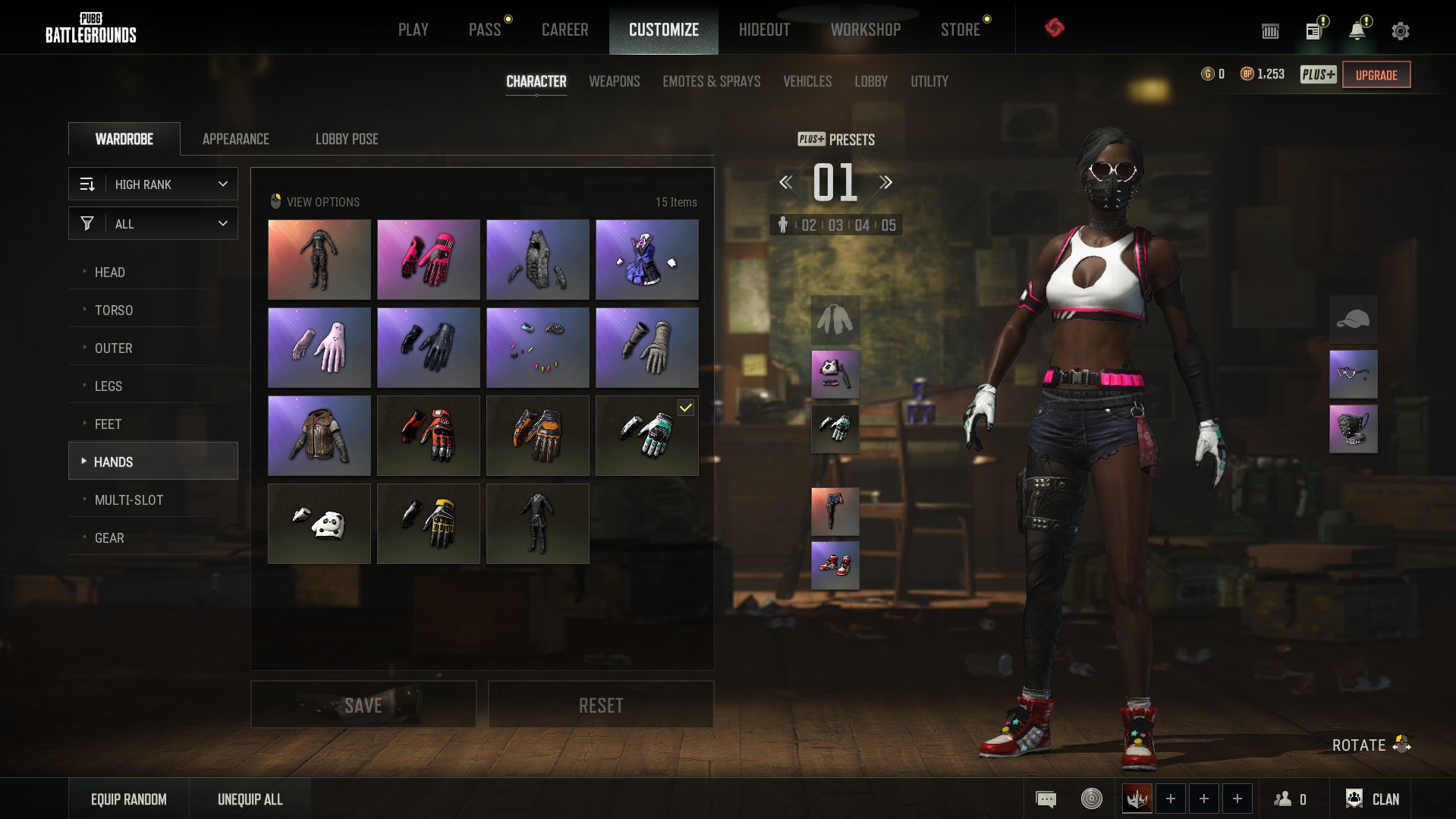1456x819 pixels.
Task: Click the Upgrade button
Action: [1376, 75]
